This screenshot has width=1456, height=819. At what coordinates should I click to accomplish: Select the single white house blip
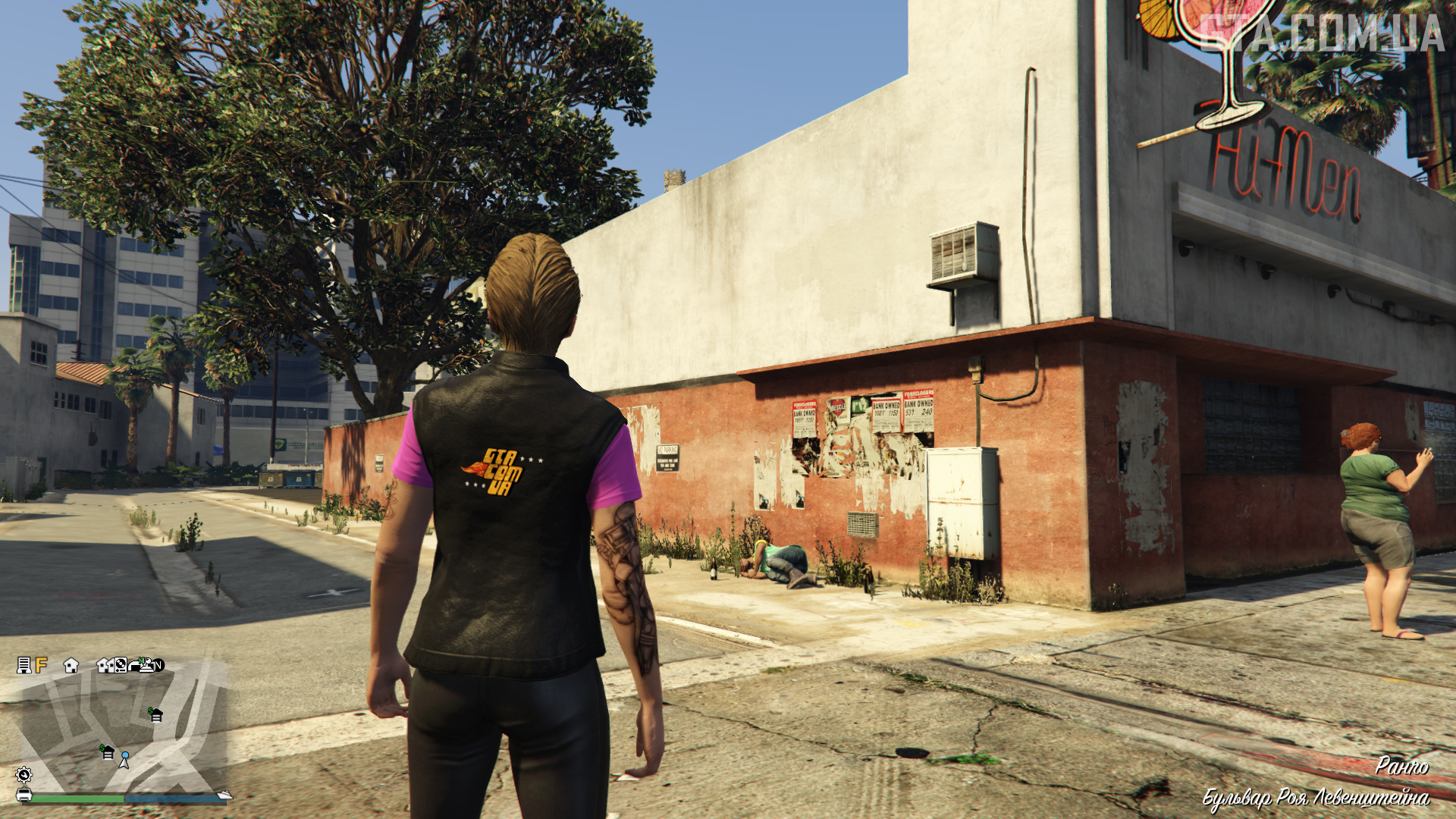(x=71, y=666)
